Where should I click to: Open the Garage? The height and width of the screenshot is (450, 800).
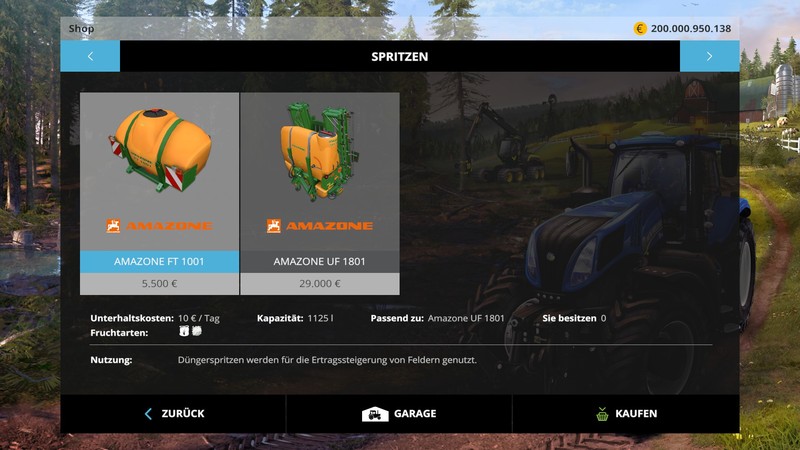coord(399,413)
